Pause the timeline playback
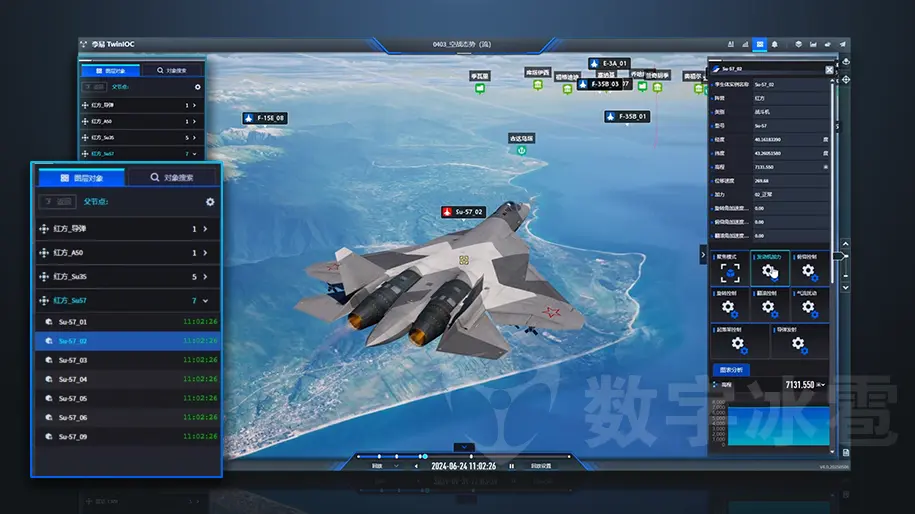915x514 pixels. tap(511, 466)
